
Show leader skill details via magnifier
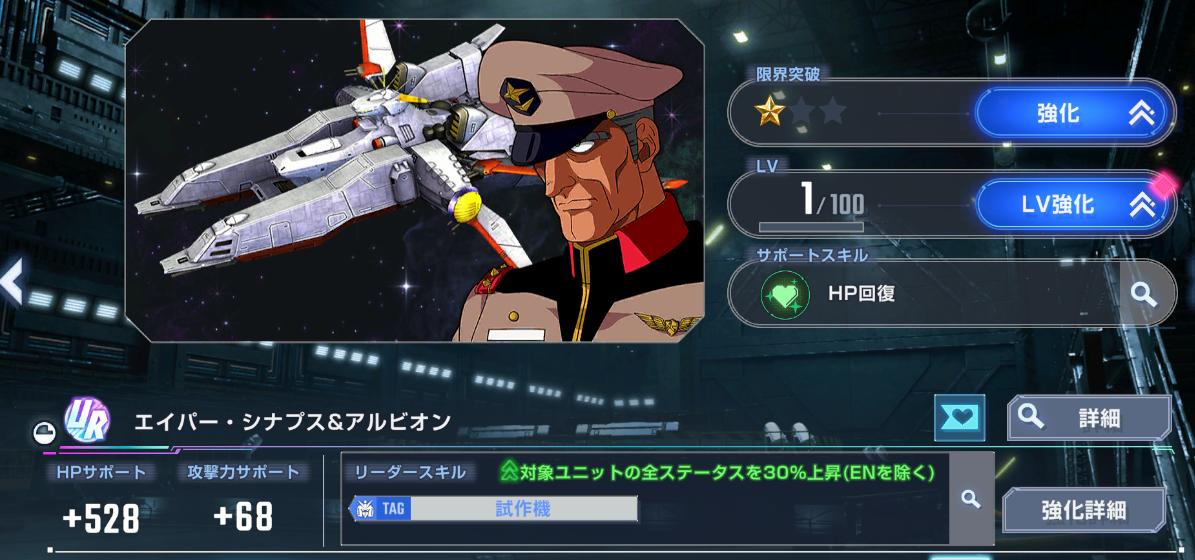pyautogui.click(x=969, y=499)
